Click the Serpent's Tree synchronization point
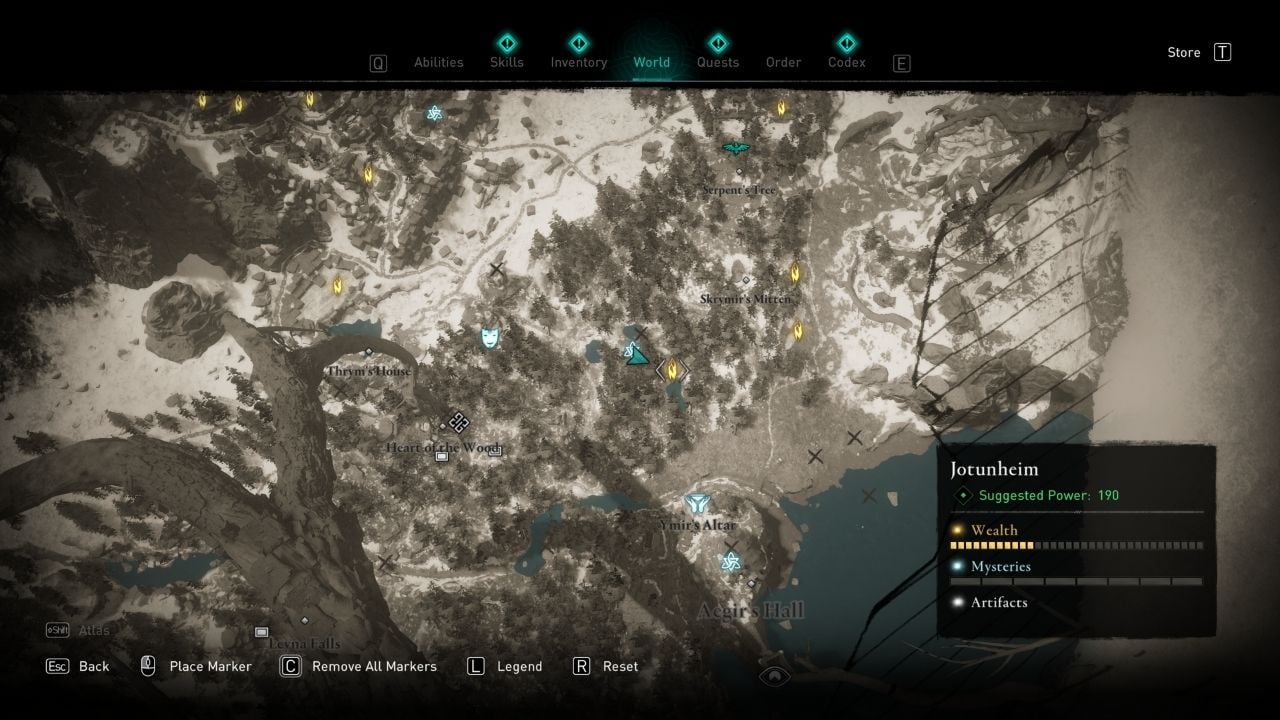This screenshot has width=1280, height=720. click(736, 149)
